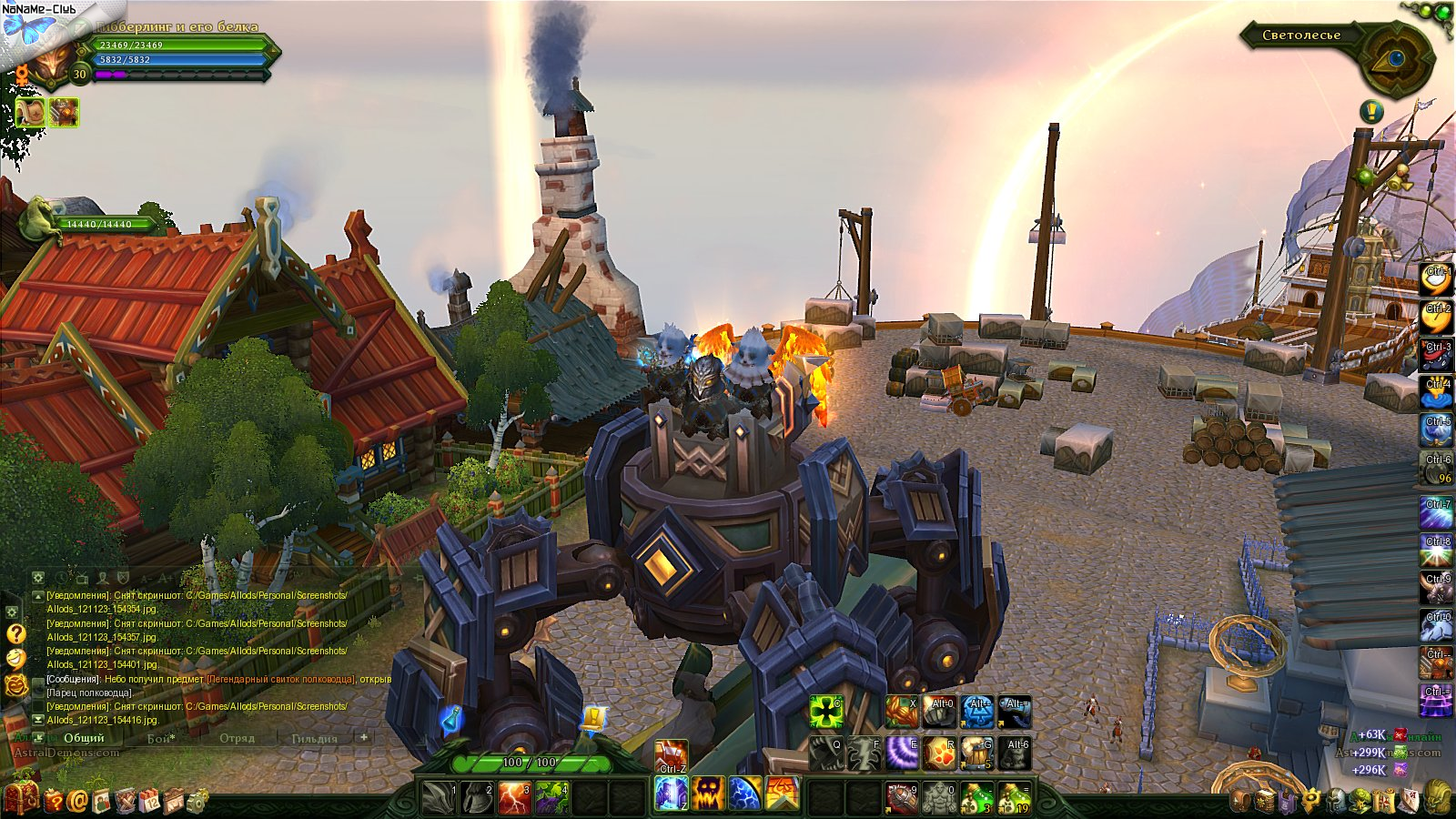Click the yellow exclamation quest notification
1456x819 pixels.
(x=1371, y=112)
